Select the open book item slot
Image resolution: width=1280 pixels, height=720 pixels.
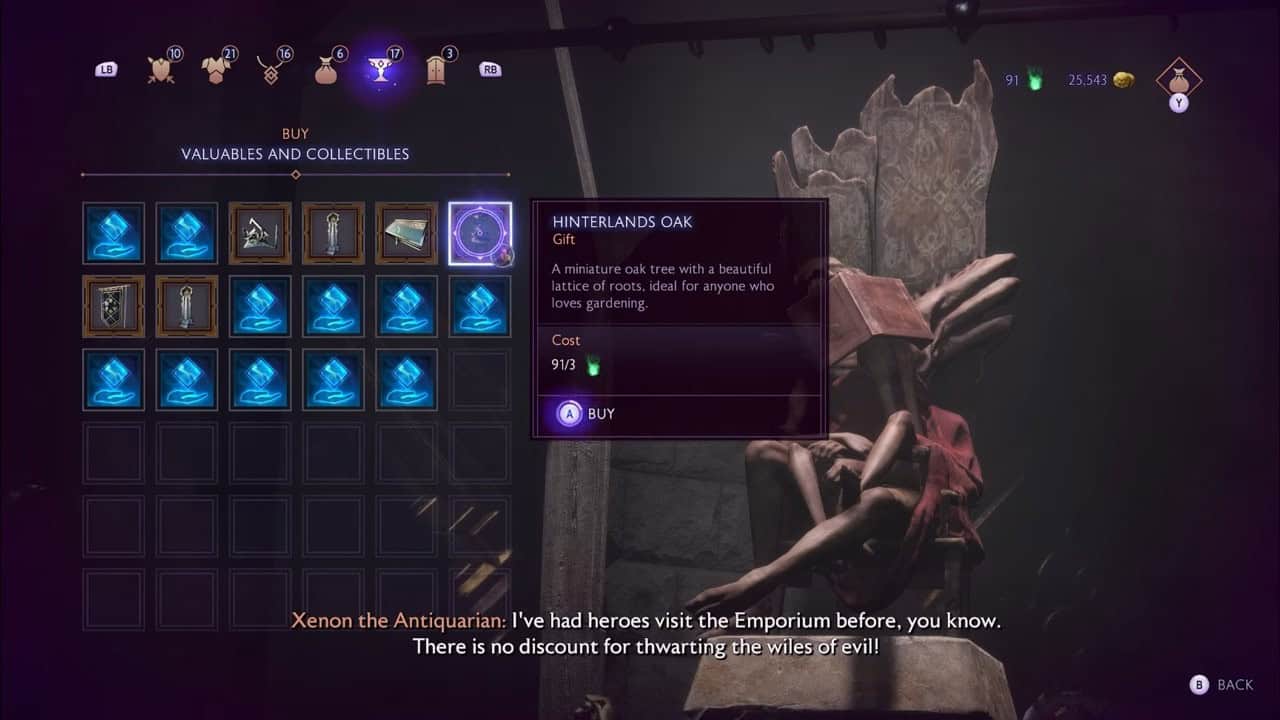click(407, 233)
